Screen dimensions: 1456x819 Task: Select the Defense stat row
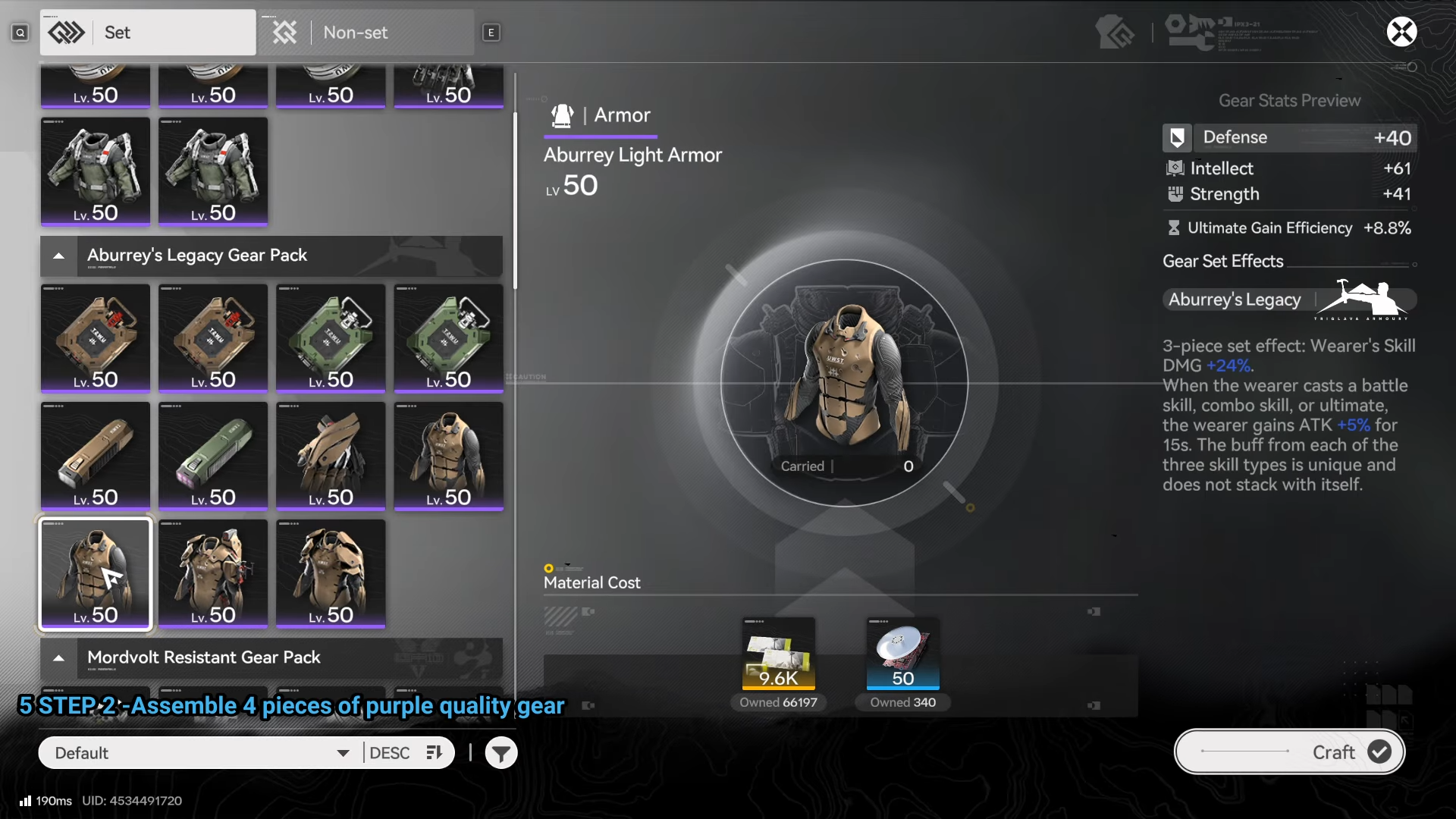pos(1288,138)
